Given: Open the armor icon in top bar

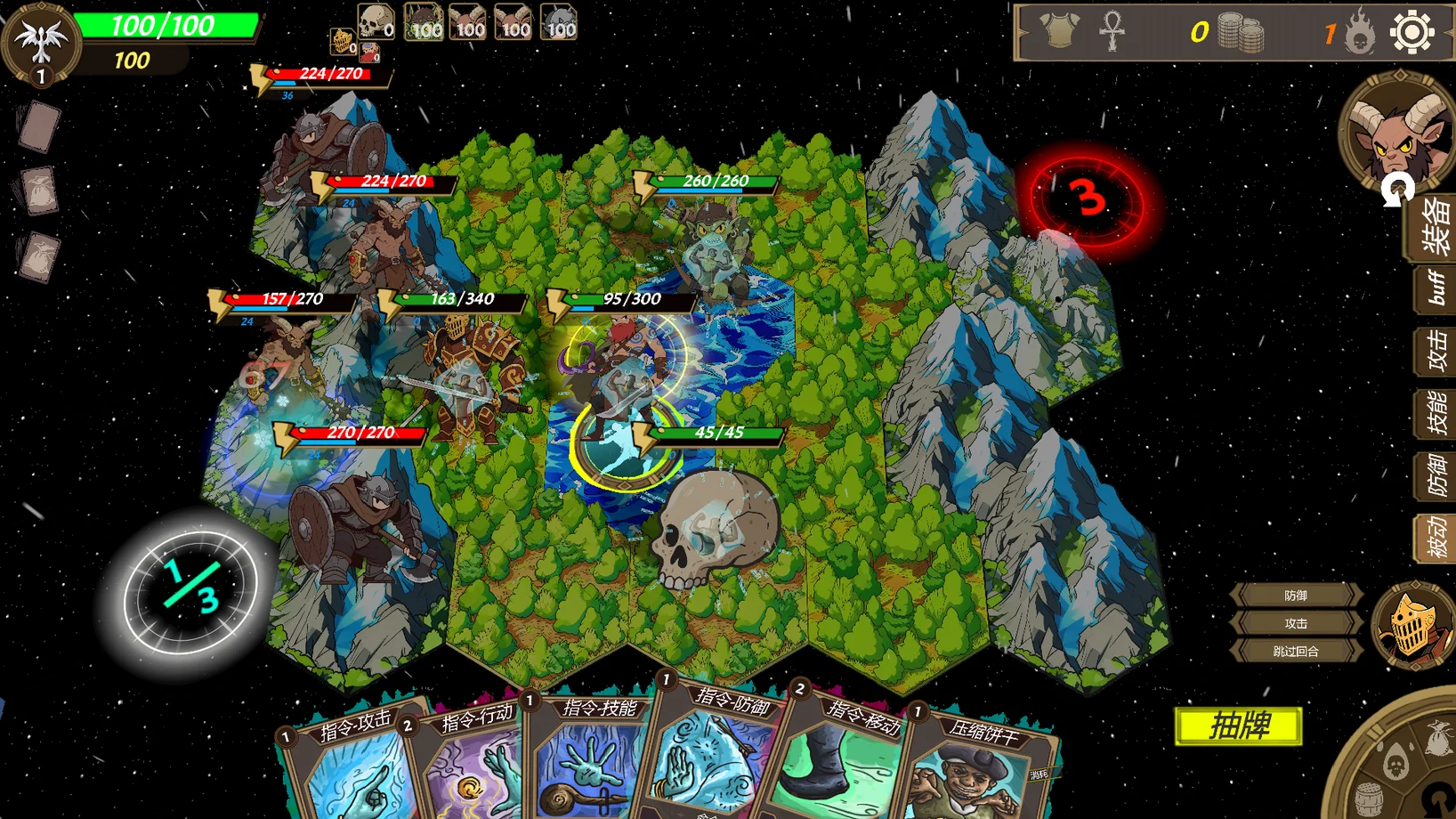Looking at the screenshot, I should [x=1060, y=32].
